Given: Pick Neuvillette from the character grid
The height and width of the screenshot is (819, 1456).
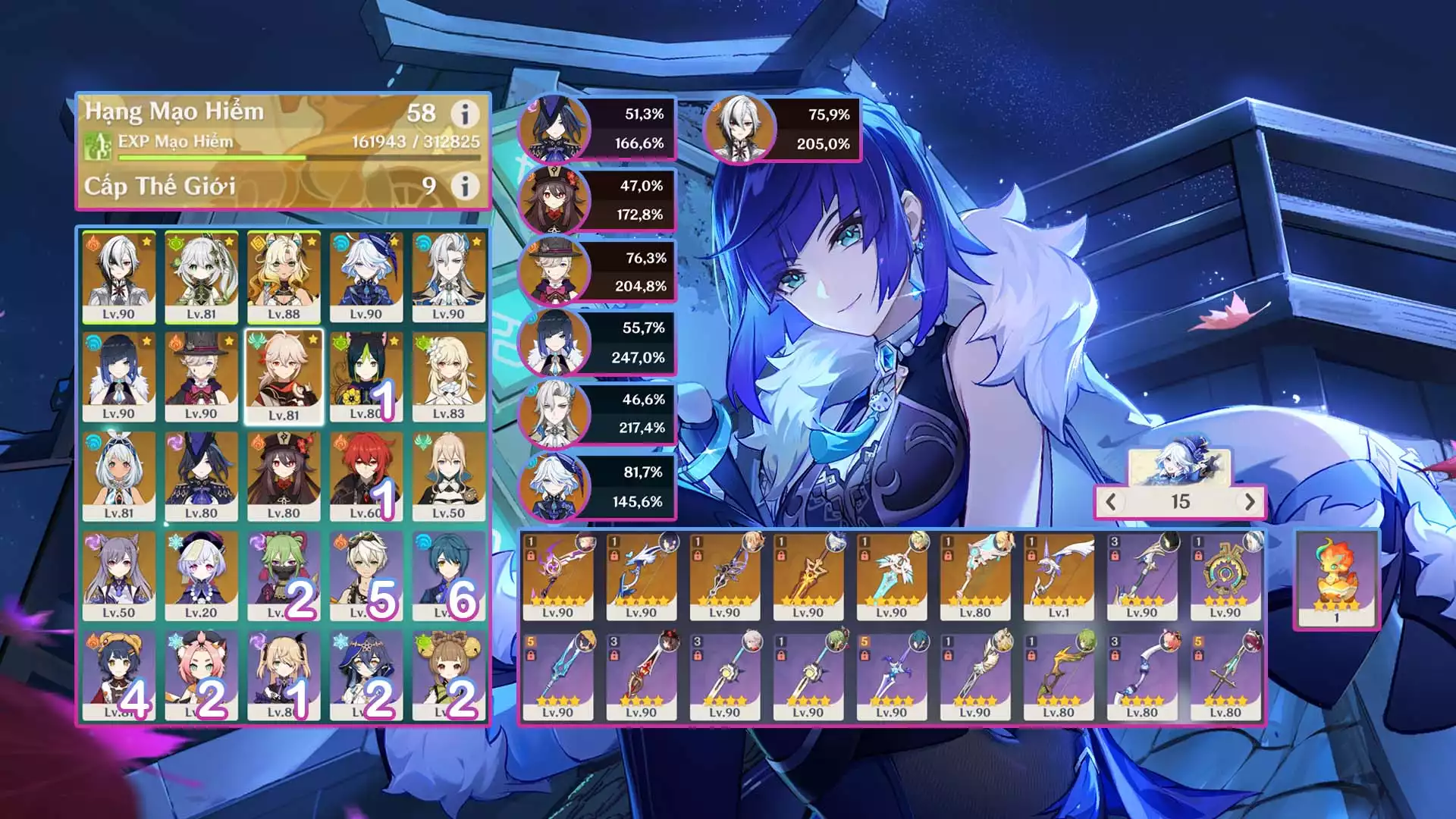Looking at the screenshot, I should coord(448,278).
